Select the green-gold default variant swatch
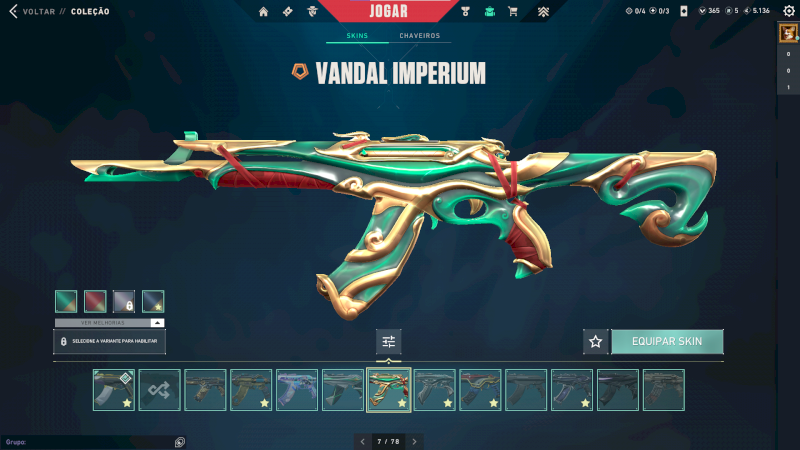Image resolution: width=800 pixels, height=450 pixels. pyautogui.click(x=66, y=301)
